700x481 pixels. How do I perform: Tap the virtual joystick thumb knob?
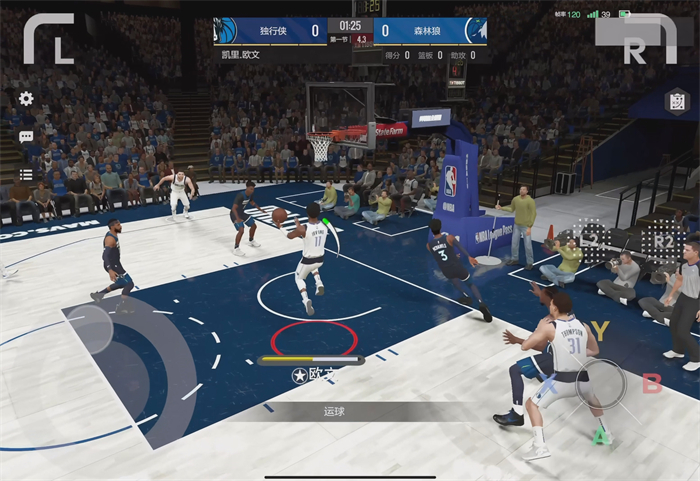pos(90,329)
